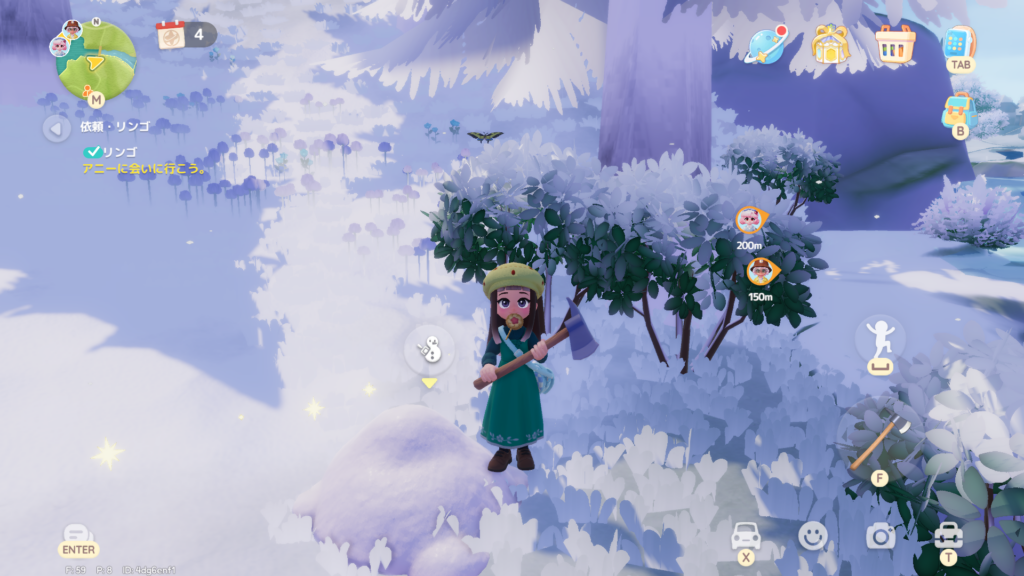This screenshot has height=576, width=1024.
Task: Collapse the quest tracker with the left arrow
Action: click(x=56, y=128)
